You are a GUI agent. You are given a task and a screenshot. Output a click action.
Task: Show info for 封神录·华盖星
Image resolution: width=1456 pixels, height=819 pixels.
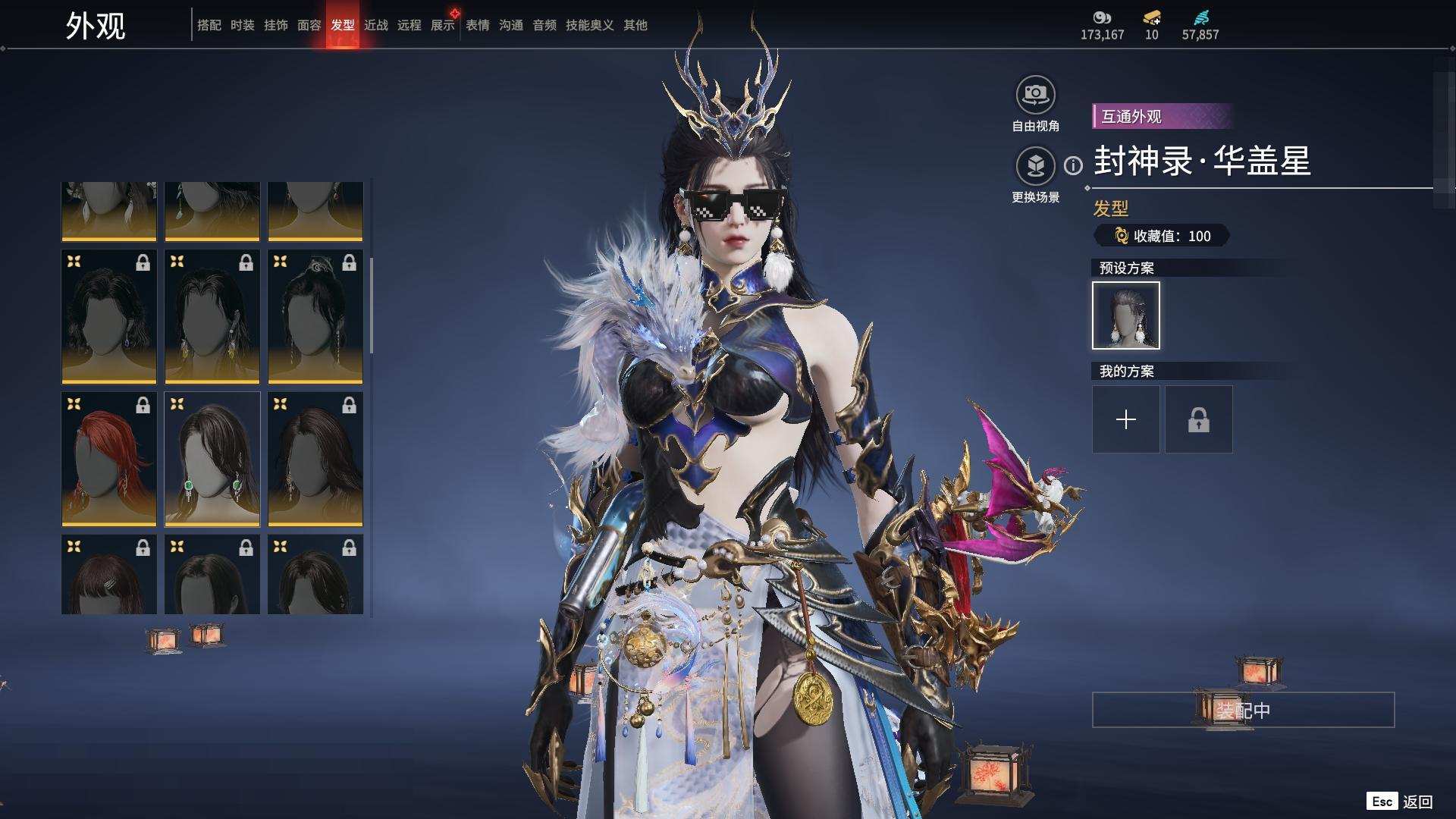click(1073, 165)
